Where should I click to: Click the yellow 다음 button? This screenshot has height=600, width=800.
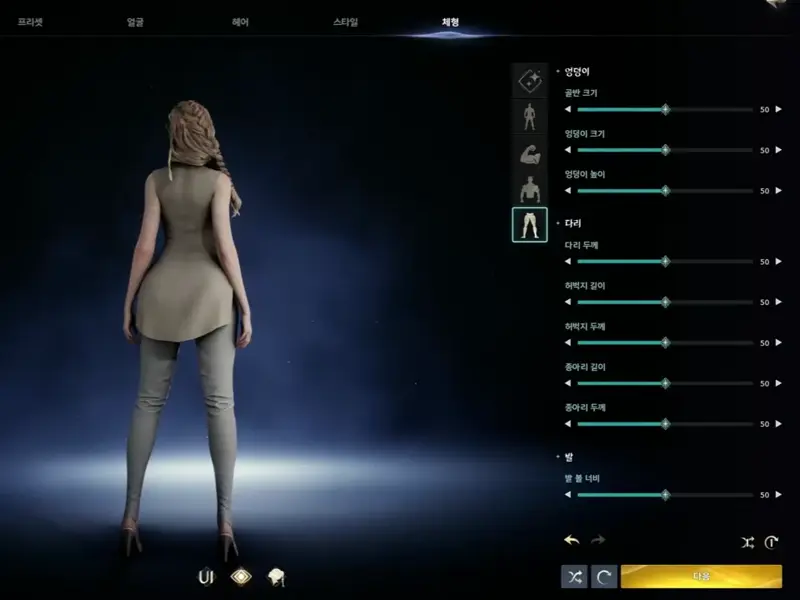tap(701, 577)
